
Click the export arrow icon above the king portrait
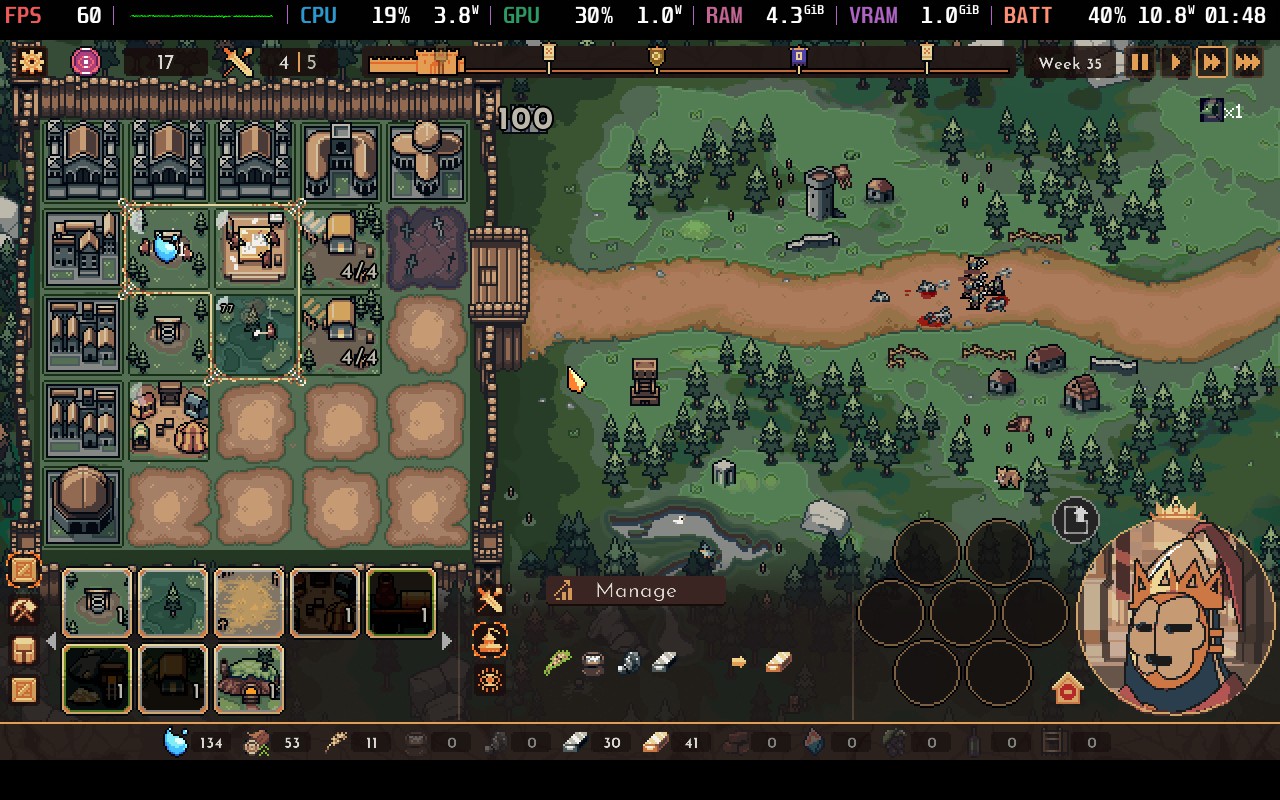tap(1075, 519)
